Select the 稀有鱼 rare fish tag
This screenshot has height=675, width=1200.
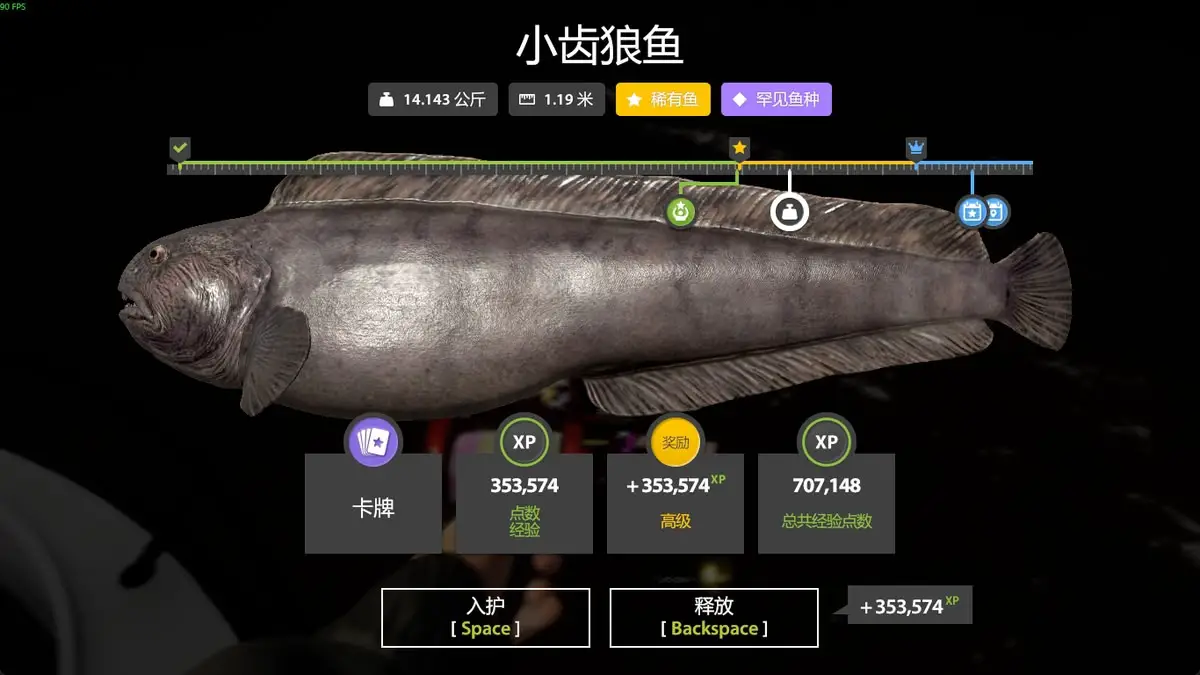663,100
